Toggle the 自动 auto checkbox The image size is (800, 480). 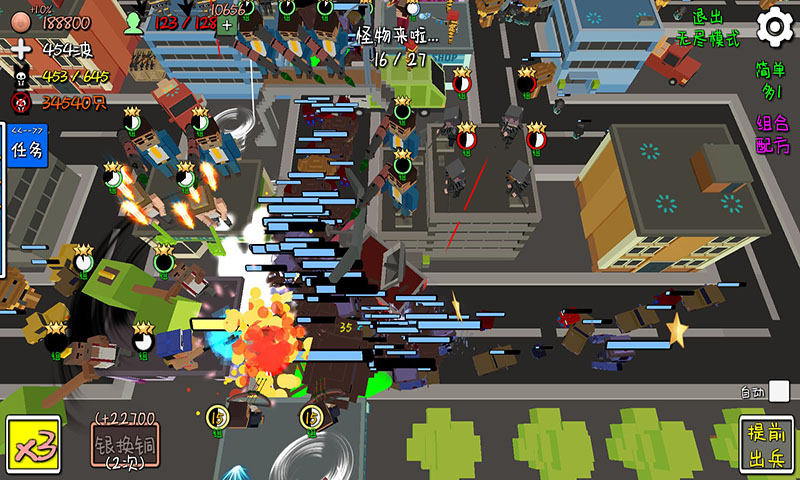[779, 392]
